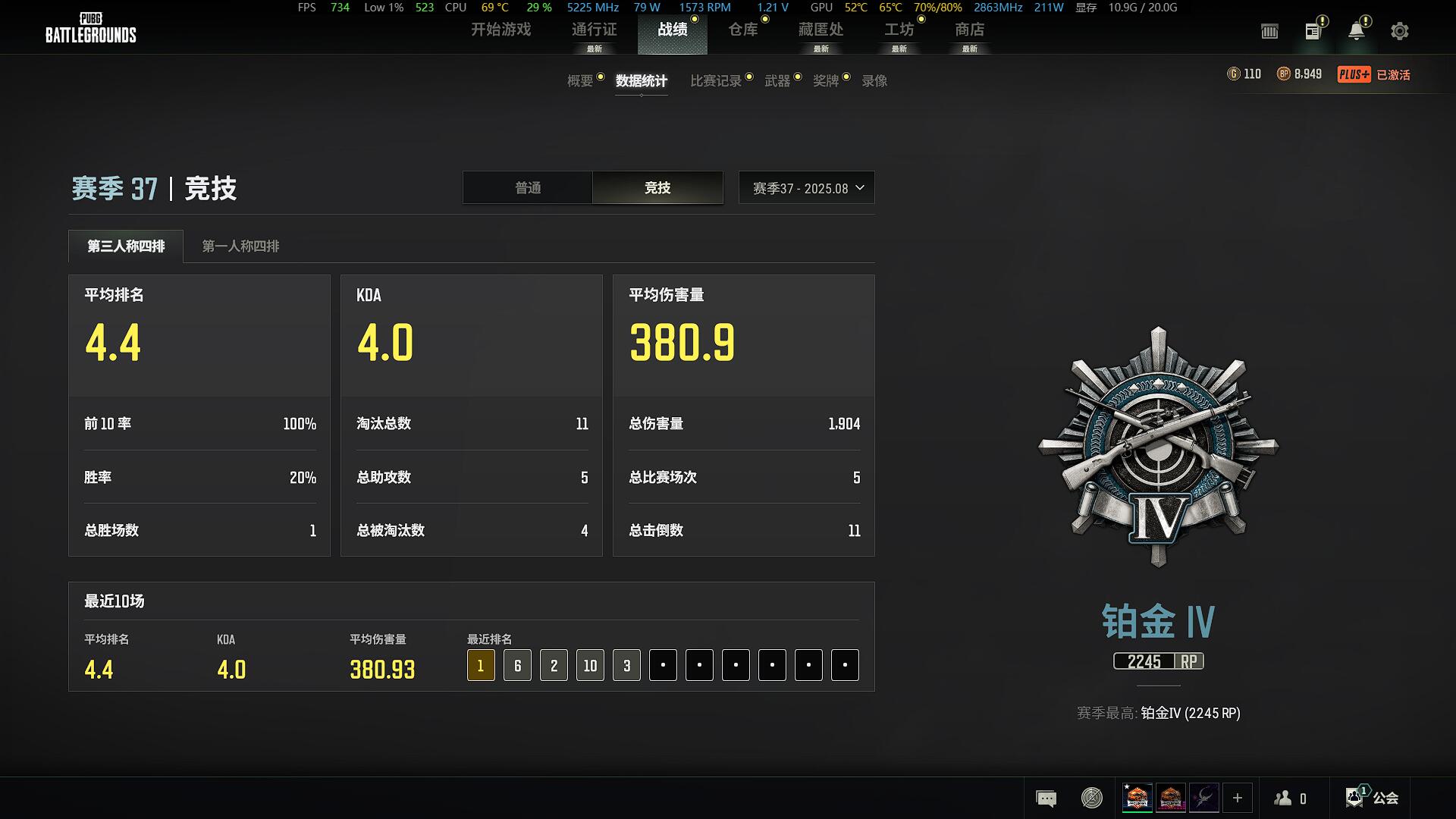Image resolution: width=1456 pixels, height=819 pixels.
Task: Switch to the 概要 overview tab
Action: coord(580,81)
